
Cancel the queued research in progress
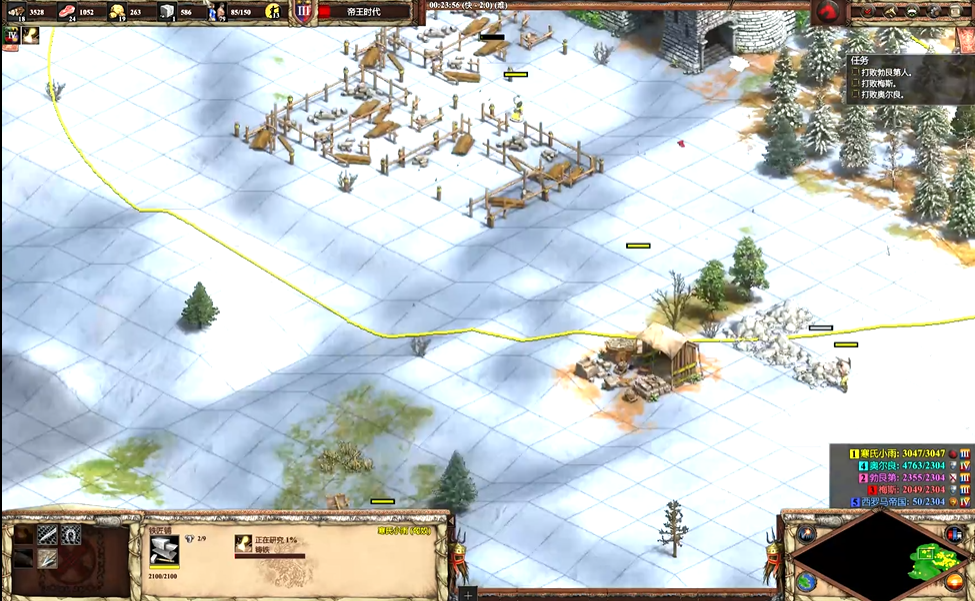point(244,543)
